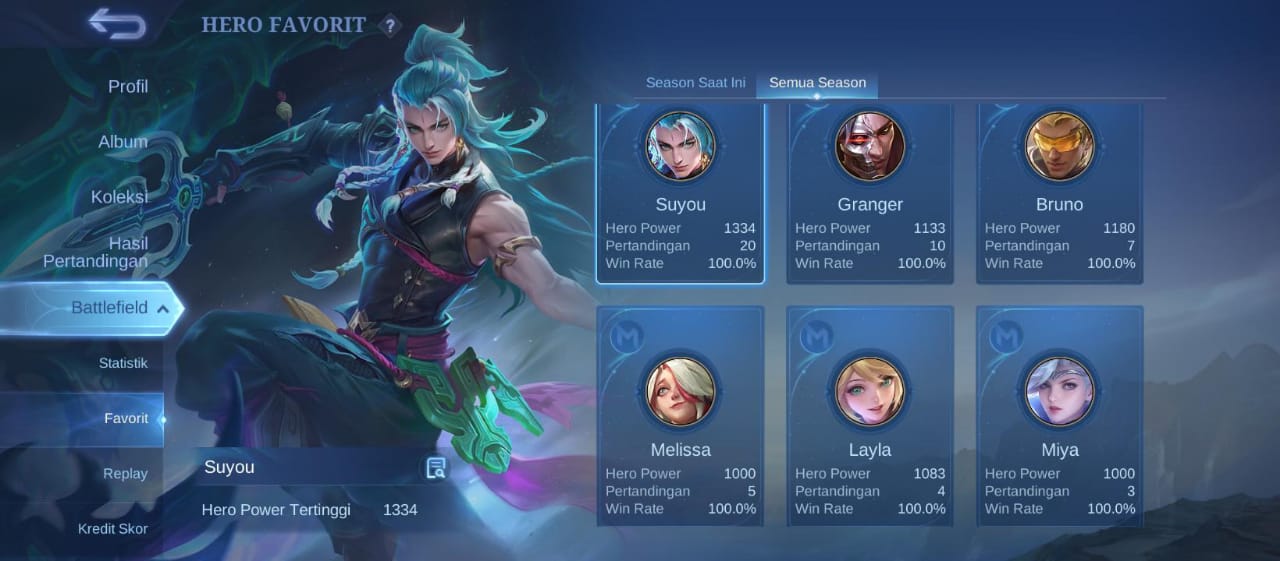The image size is (1280, 561).
Task: Open the Replay submenu
Action: pyautogui.click(x=125, y=473)
